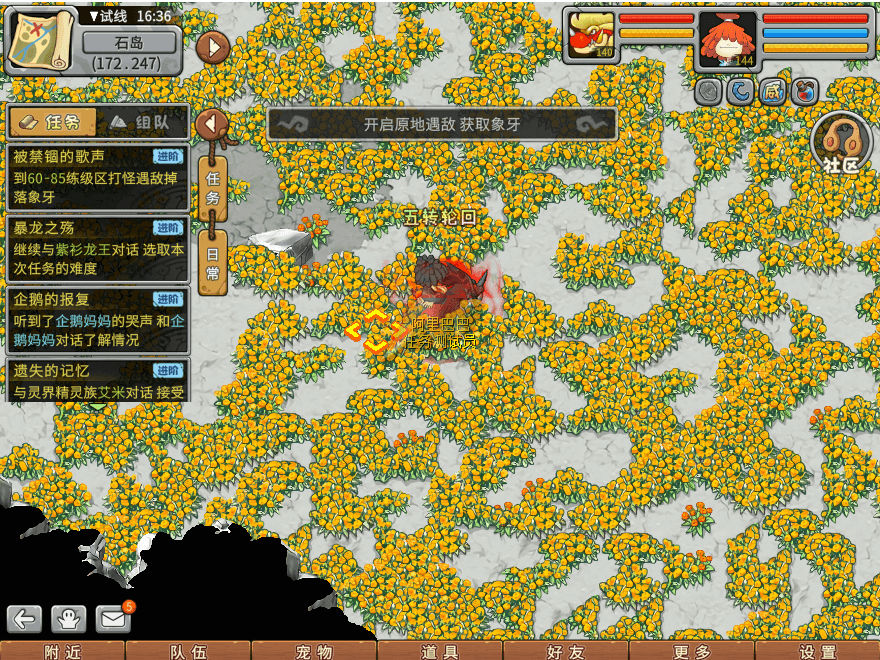
Task: Click the red-haired player portrait
Action: 727,40
